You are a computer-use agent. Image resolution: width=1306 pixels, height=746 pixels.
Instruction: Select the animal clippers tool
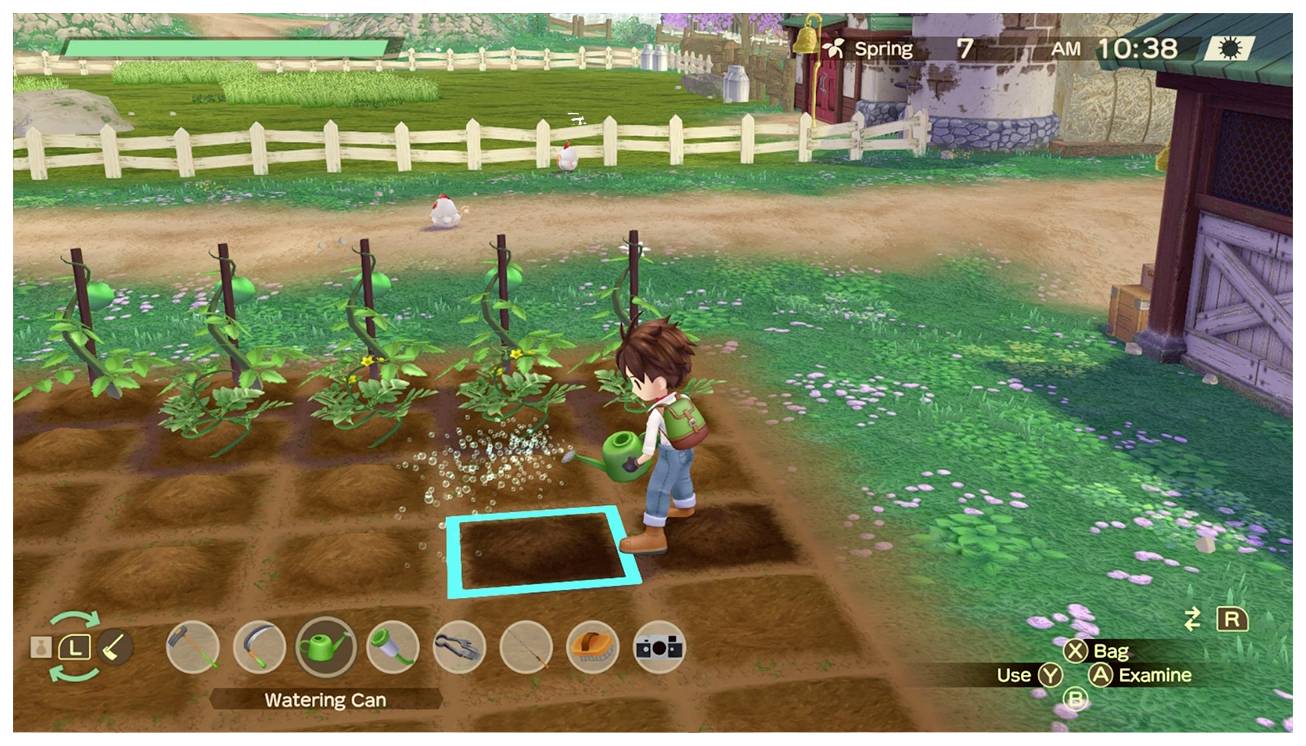point(459,648)
